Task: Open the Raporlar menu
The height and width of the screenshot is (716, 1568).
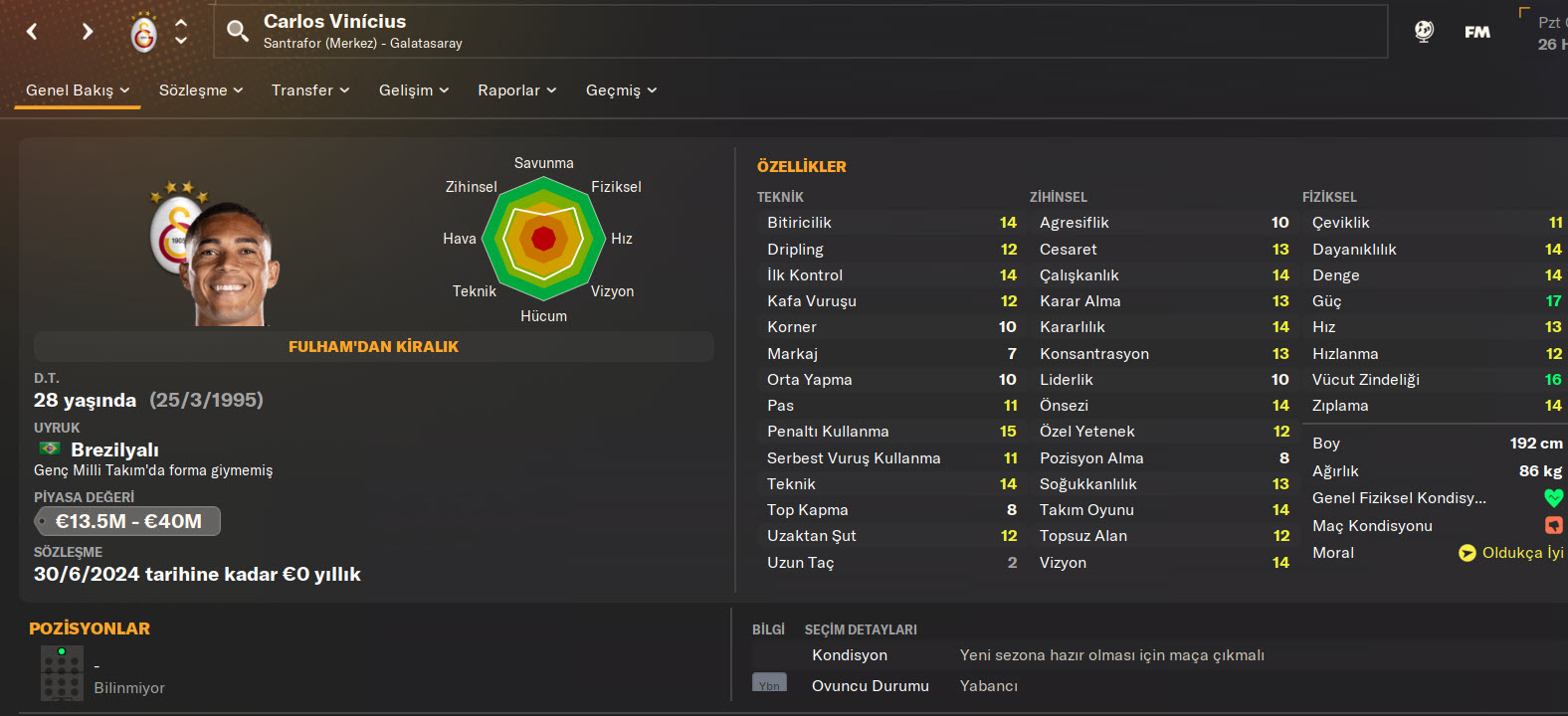Action: pos(516,90)
